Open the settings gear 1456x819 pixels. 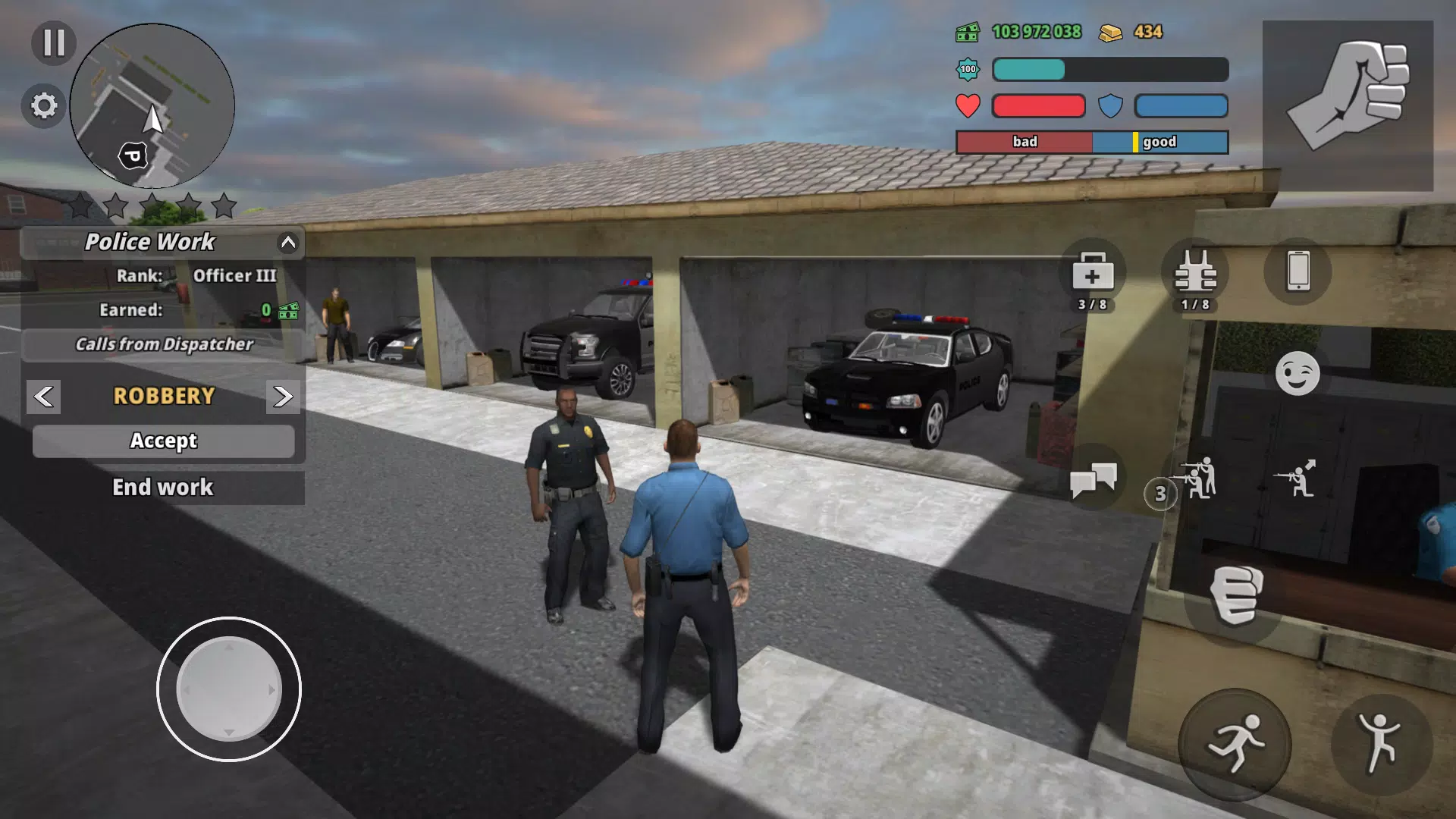[43, 106]
